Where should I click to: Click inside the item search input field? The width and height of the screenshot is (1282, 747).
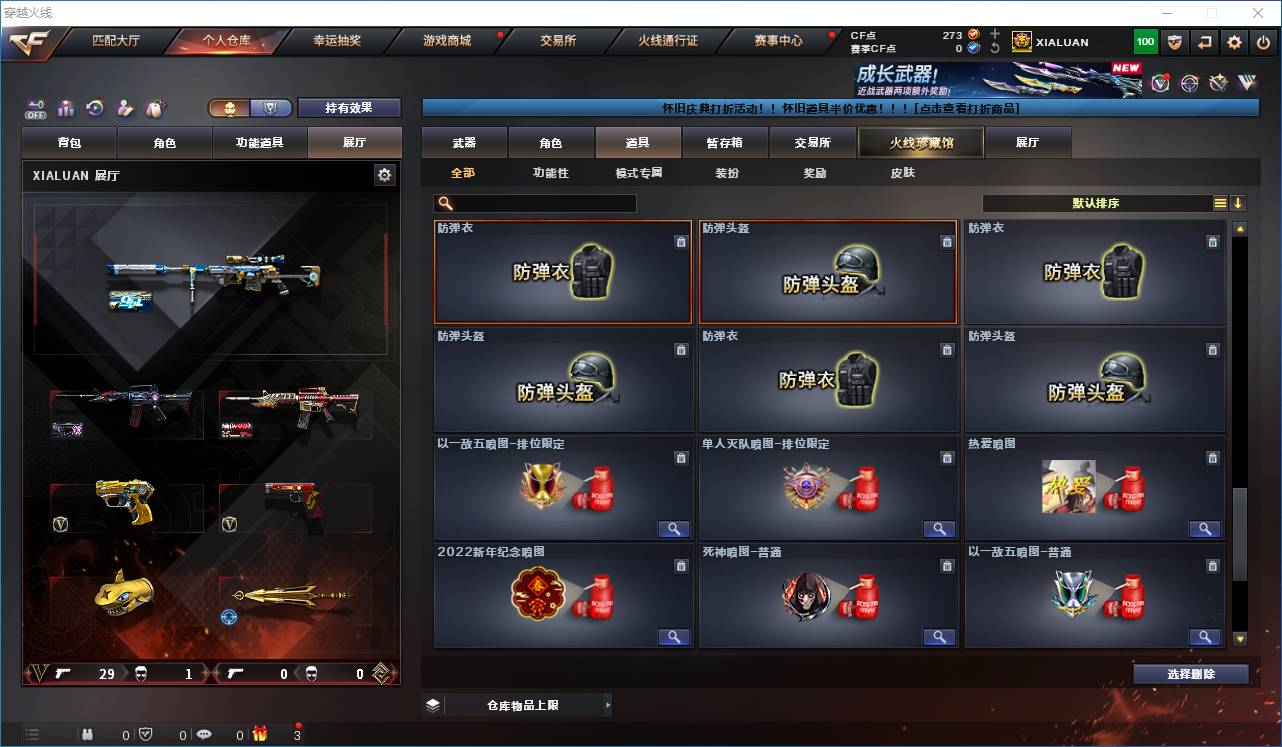pos(540,203)
